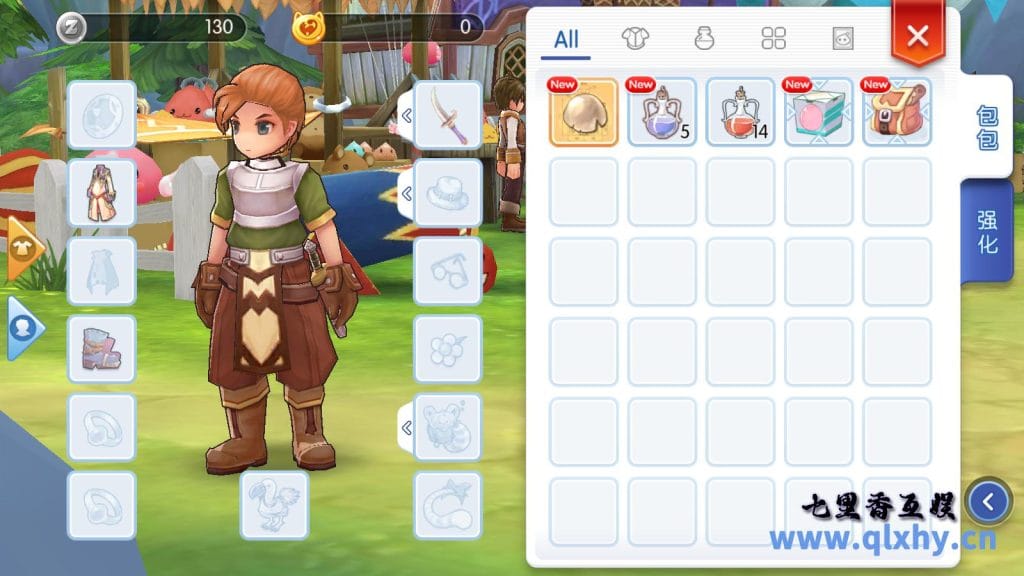The height and width of the screenshot is (576, 1024).
Task: Open the 强化 side tab
Action: (x=987, y=232)
